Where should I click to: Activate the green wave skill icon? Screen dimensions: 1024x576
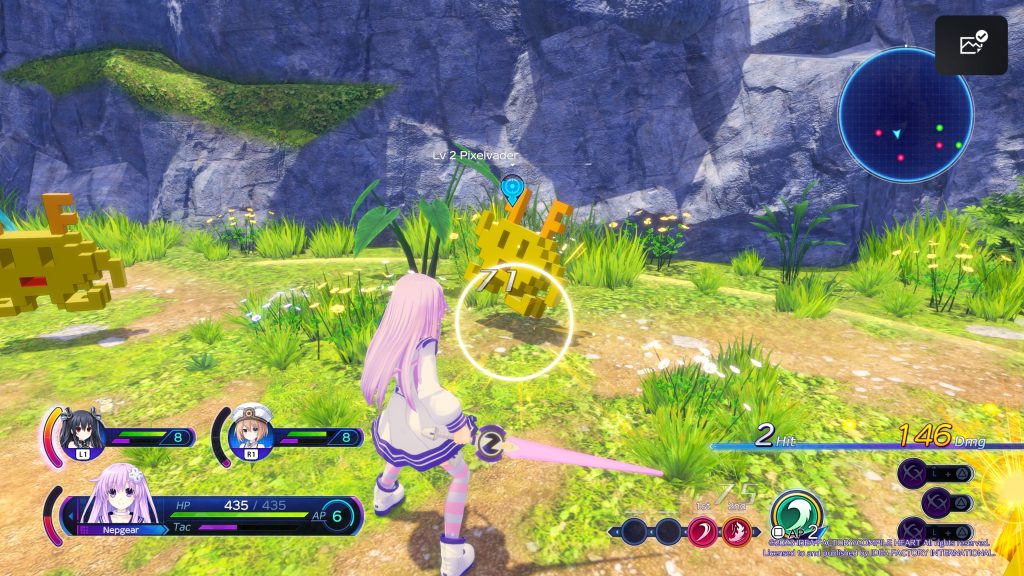[797, 512]
